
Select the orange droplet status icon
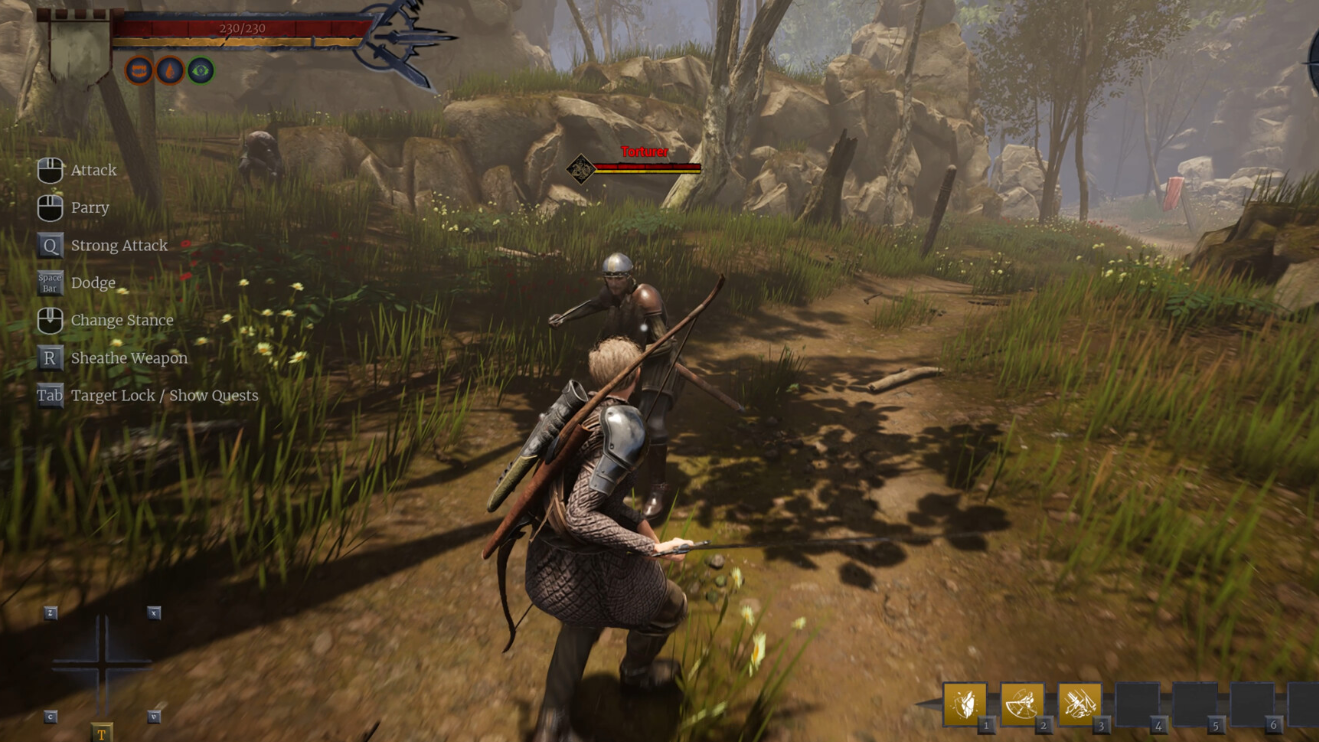[170, 71]
